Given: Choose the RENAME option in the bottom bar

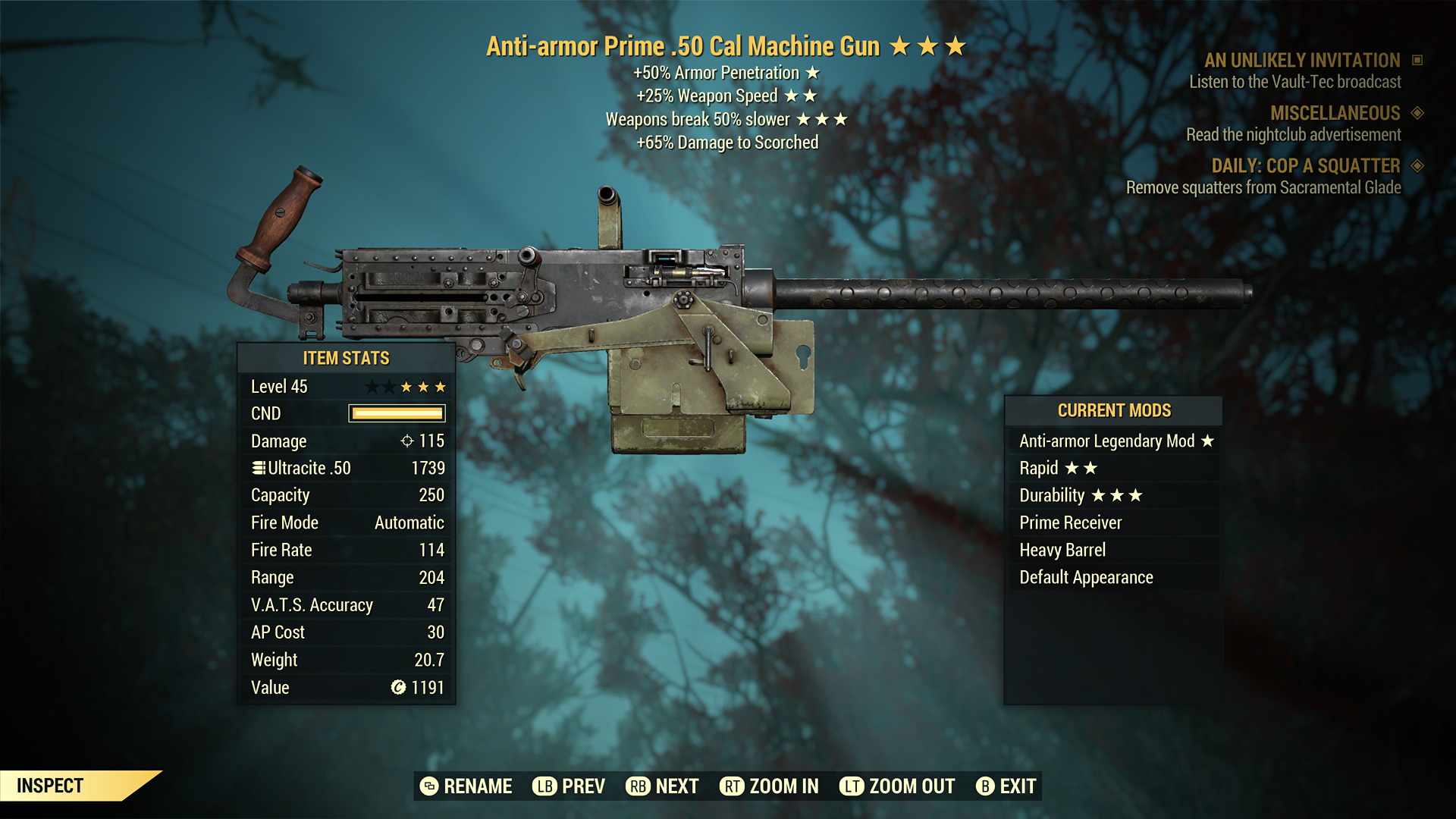Looking at the screenshot, I should pyautogui.click(x=466, y=786).
